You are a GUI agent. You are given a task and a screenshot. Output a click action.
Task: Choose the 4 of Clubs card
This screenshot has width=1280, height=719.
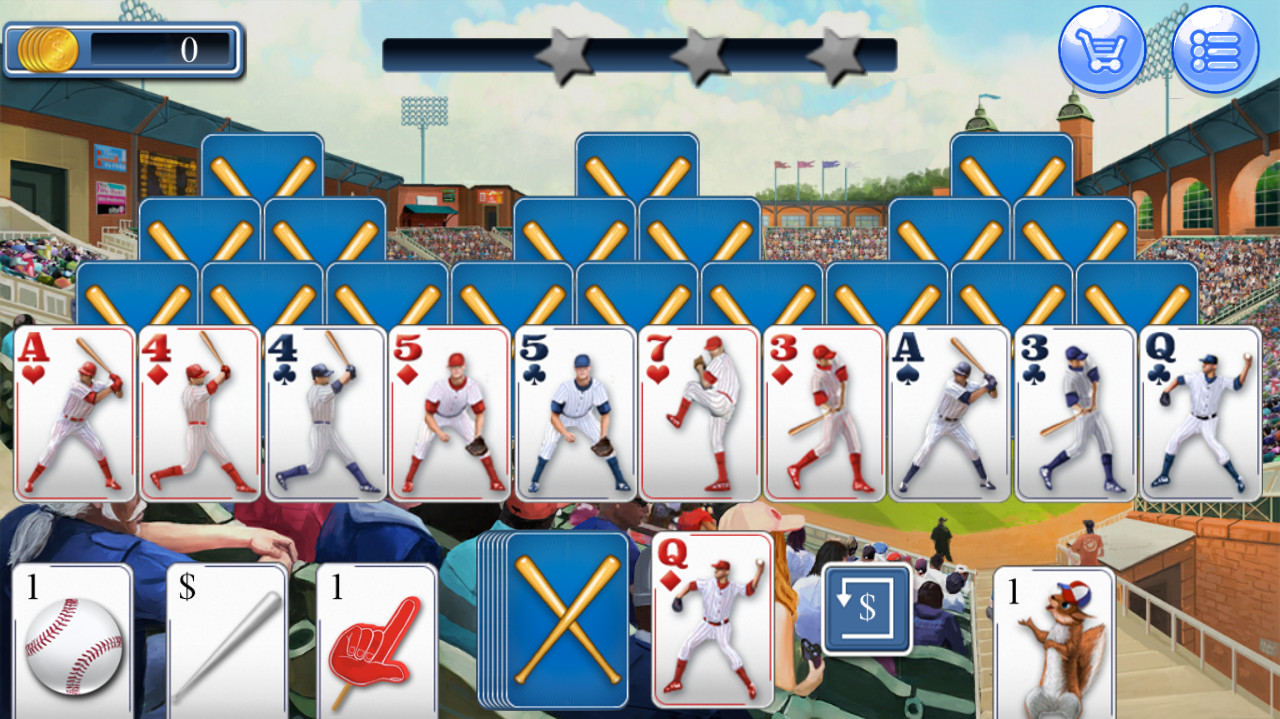pos(325,412)
